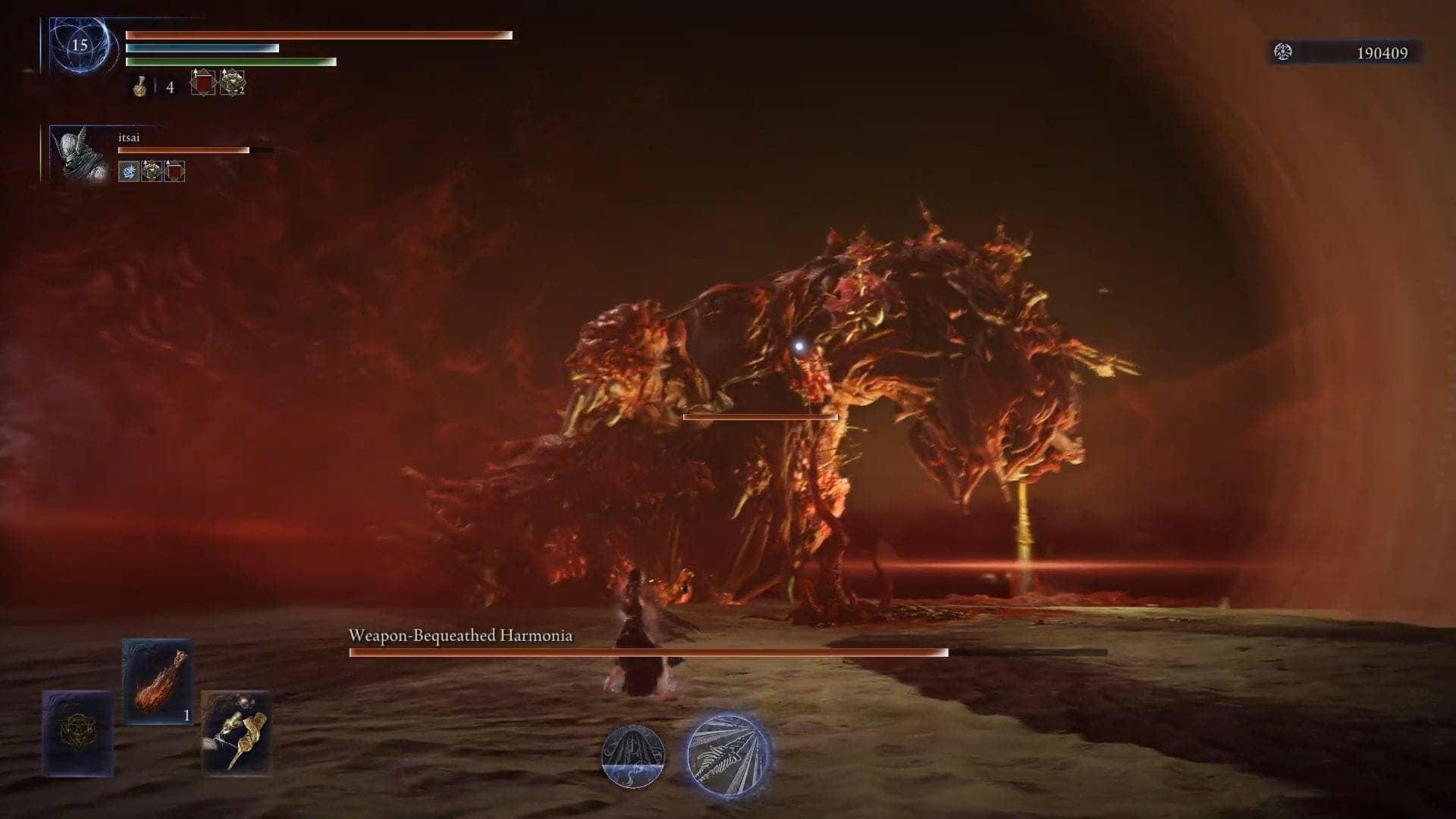The width and height of the screenshot is (1456, 819).
Task: Click the flask count number 4
Action: point(168,88)
